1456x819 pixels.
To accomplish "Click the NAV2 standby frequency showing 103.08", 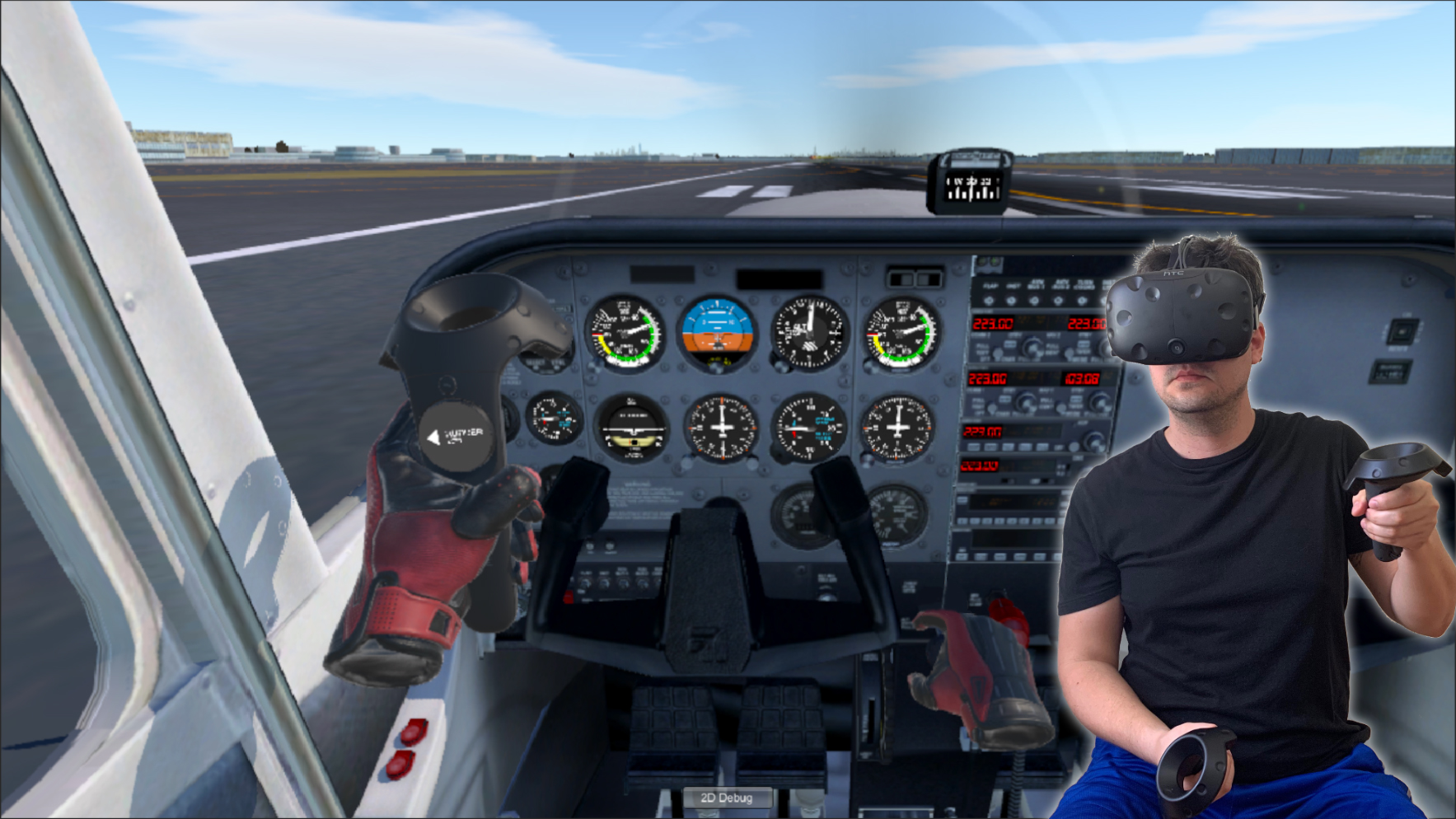I will pyautogui.click(x=1081, y=377).
